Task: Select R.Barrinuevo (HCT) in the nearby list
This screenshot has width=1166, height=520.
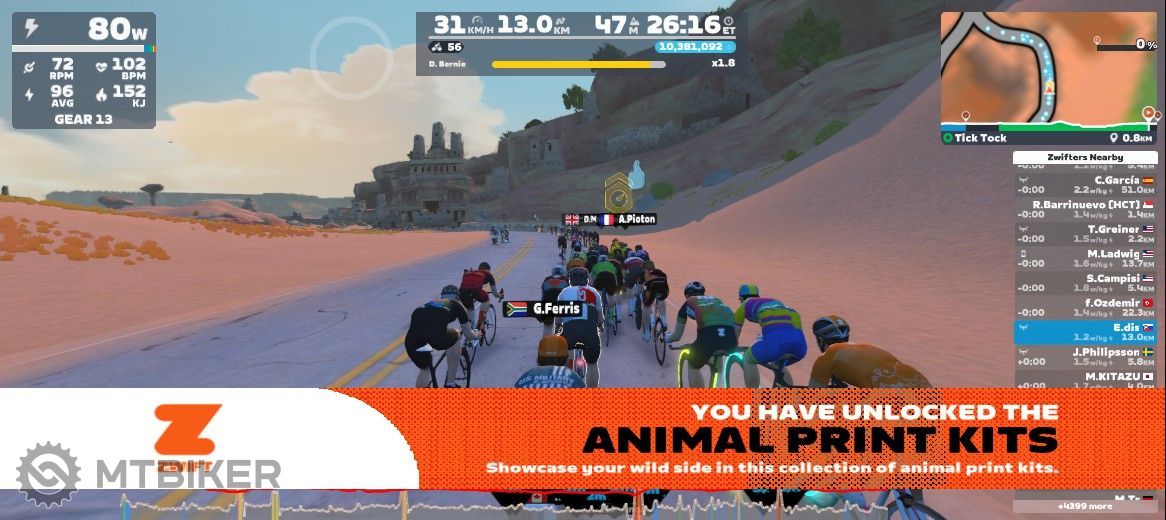Action: point(1085,209)
